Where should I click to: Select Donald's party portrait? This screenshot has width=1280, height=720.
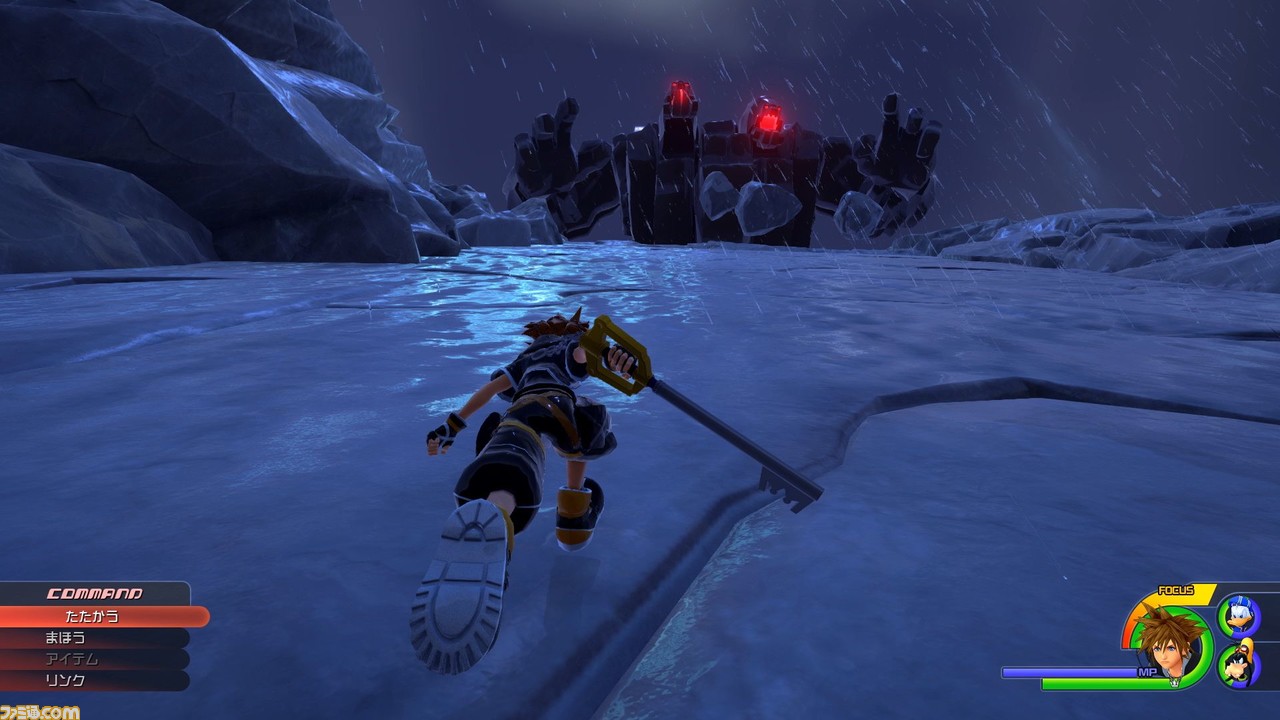click(x=1239, y=616)
